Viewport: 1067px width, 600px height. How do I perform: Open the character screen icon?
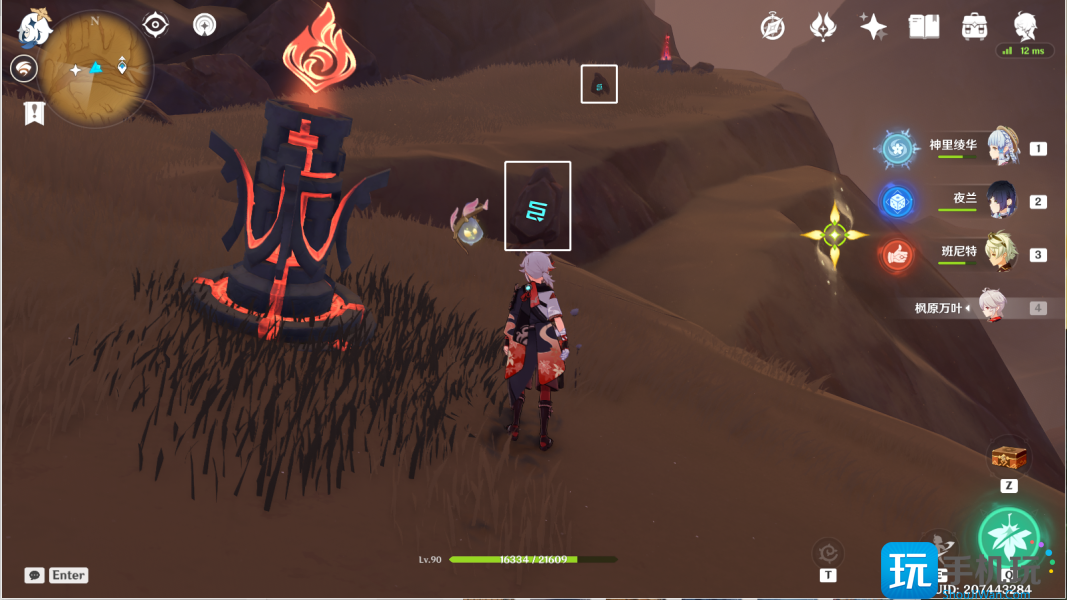1024,27
